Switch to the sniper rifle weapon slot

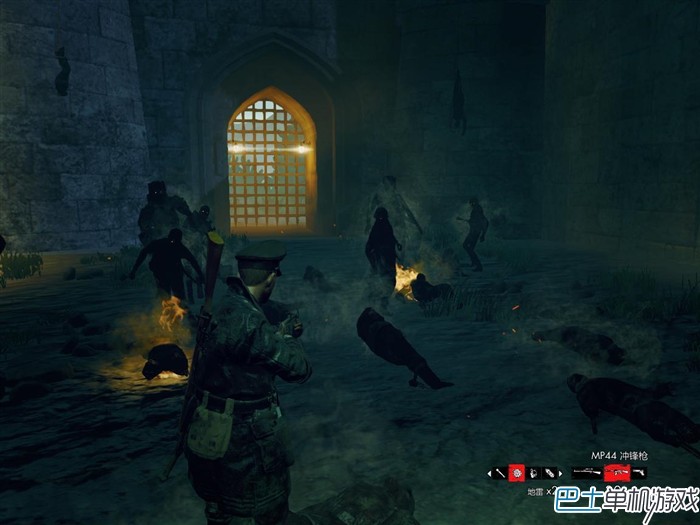tap(587, 472)
